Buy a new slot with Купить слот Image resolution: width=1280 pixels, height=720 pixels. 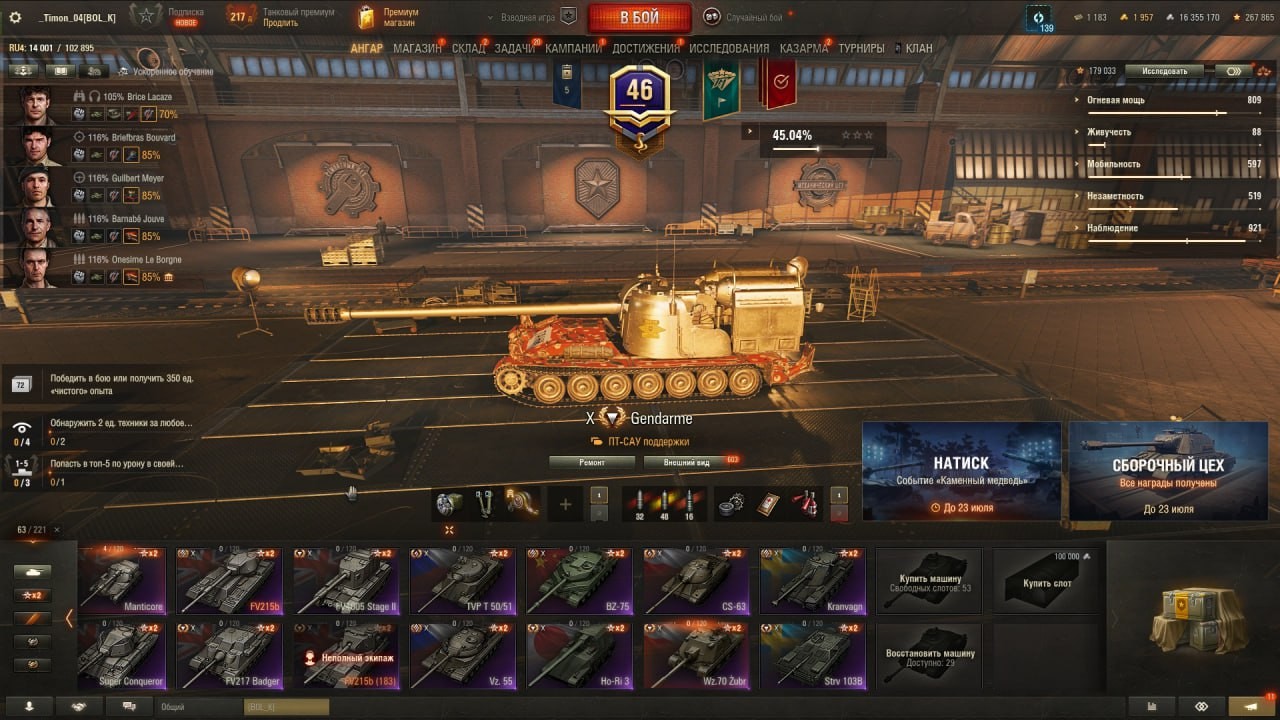coord(1046,580)
